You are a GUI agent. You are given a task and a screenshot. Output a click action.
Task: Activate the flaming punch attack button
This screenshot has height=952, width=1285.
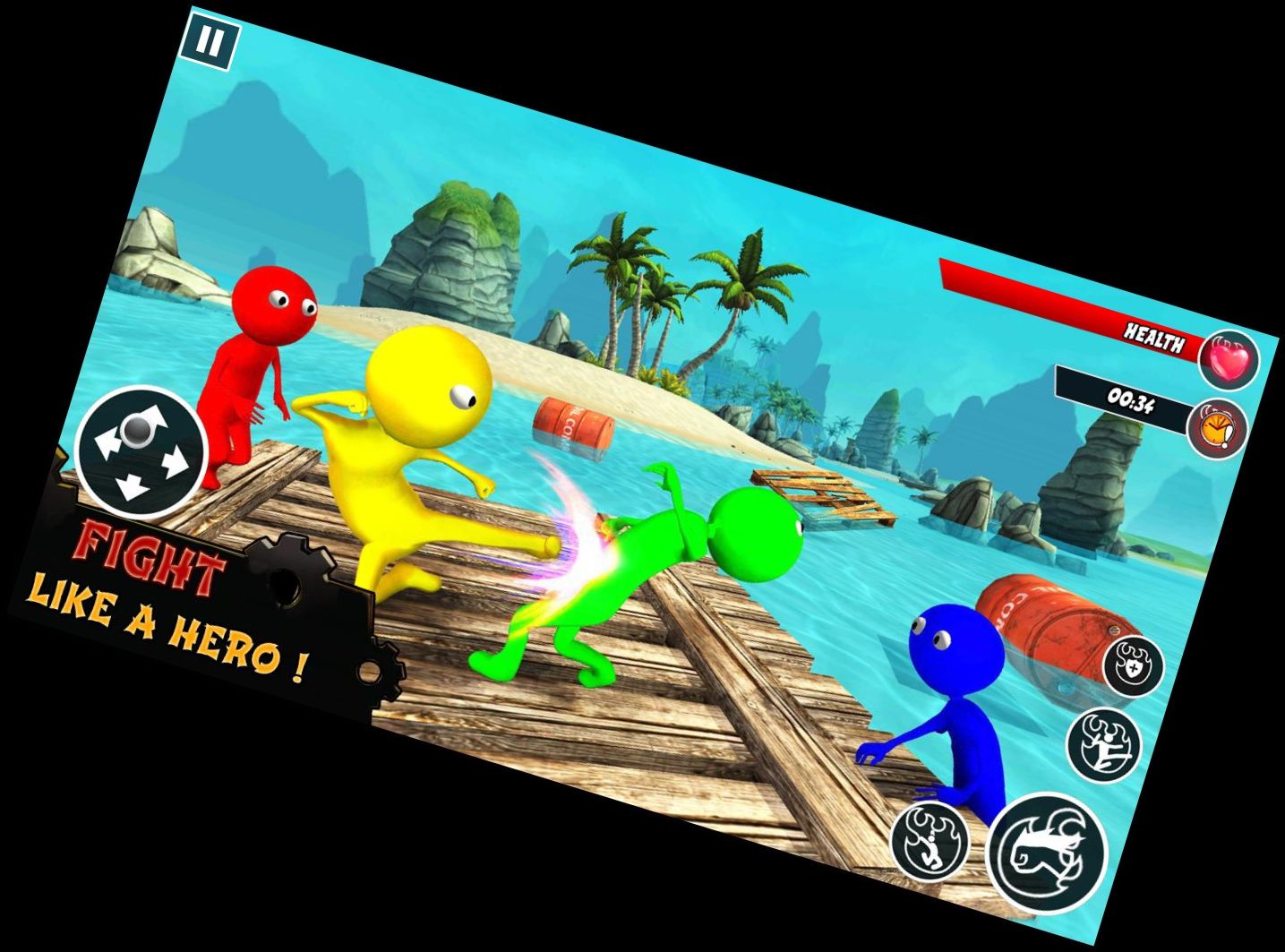click(1047, 852)
